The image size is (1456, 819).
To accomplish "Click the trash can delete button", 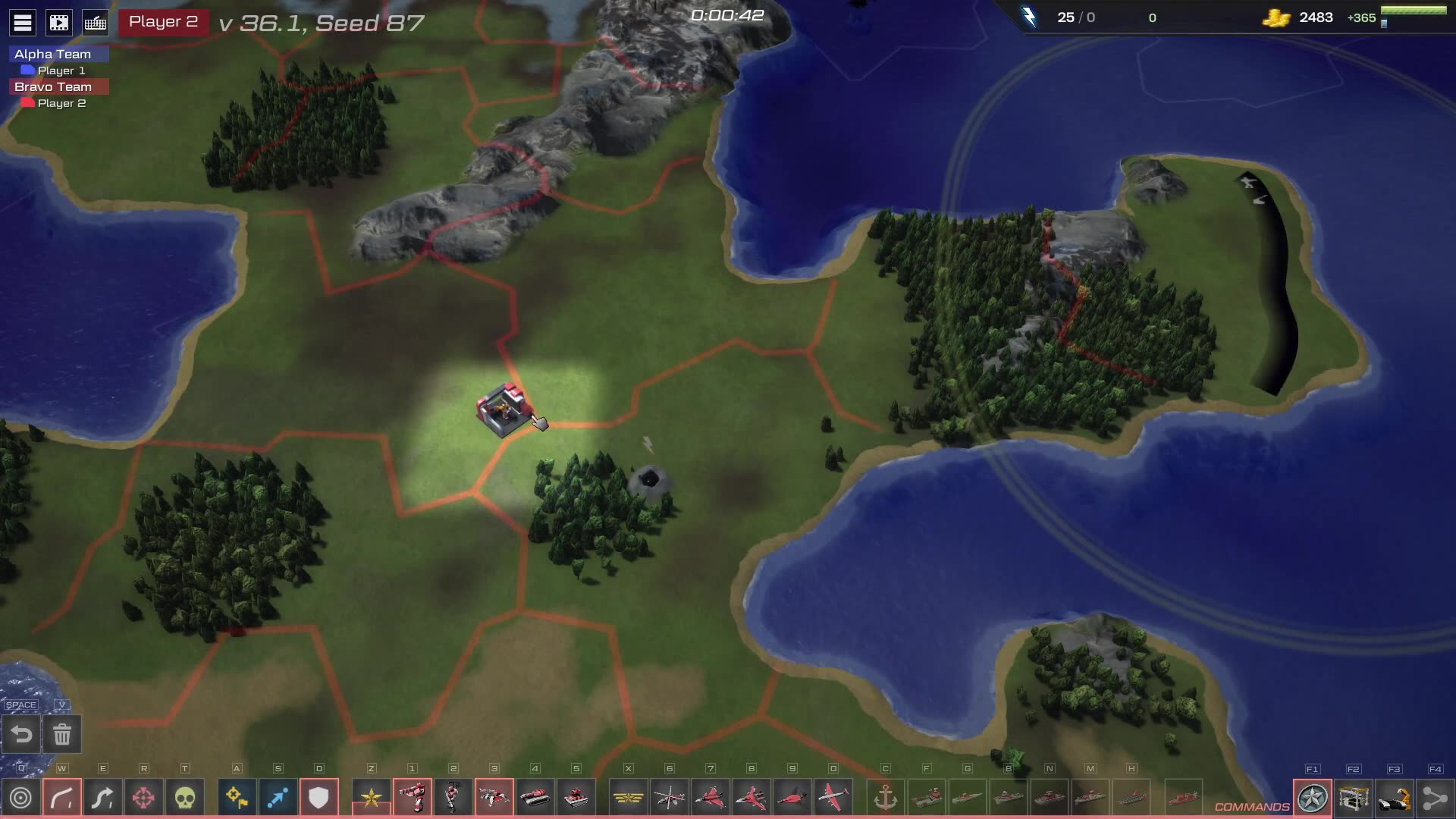I will coord(62,734).
